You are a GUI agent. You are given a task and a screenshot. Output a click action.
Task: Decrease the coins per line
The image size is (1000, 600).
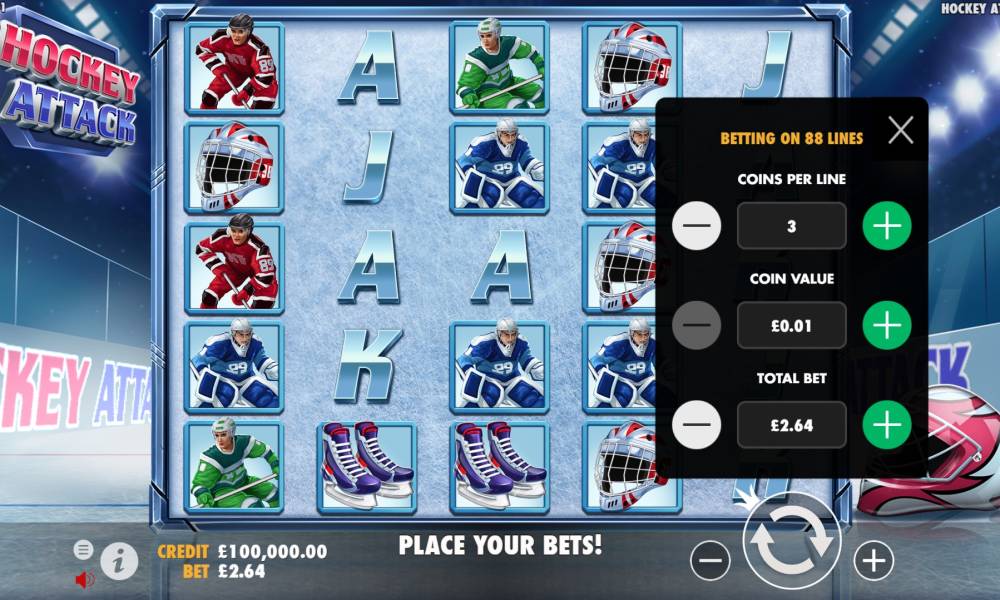(697, 226)
